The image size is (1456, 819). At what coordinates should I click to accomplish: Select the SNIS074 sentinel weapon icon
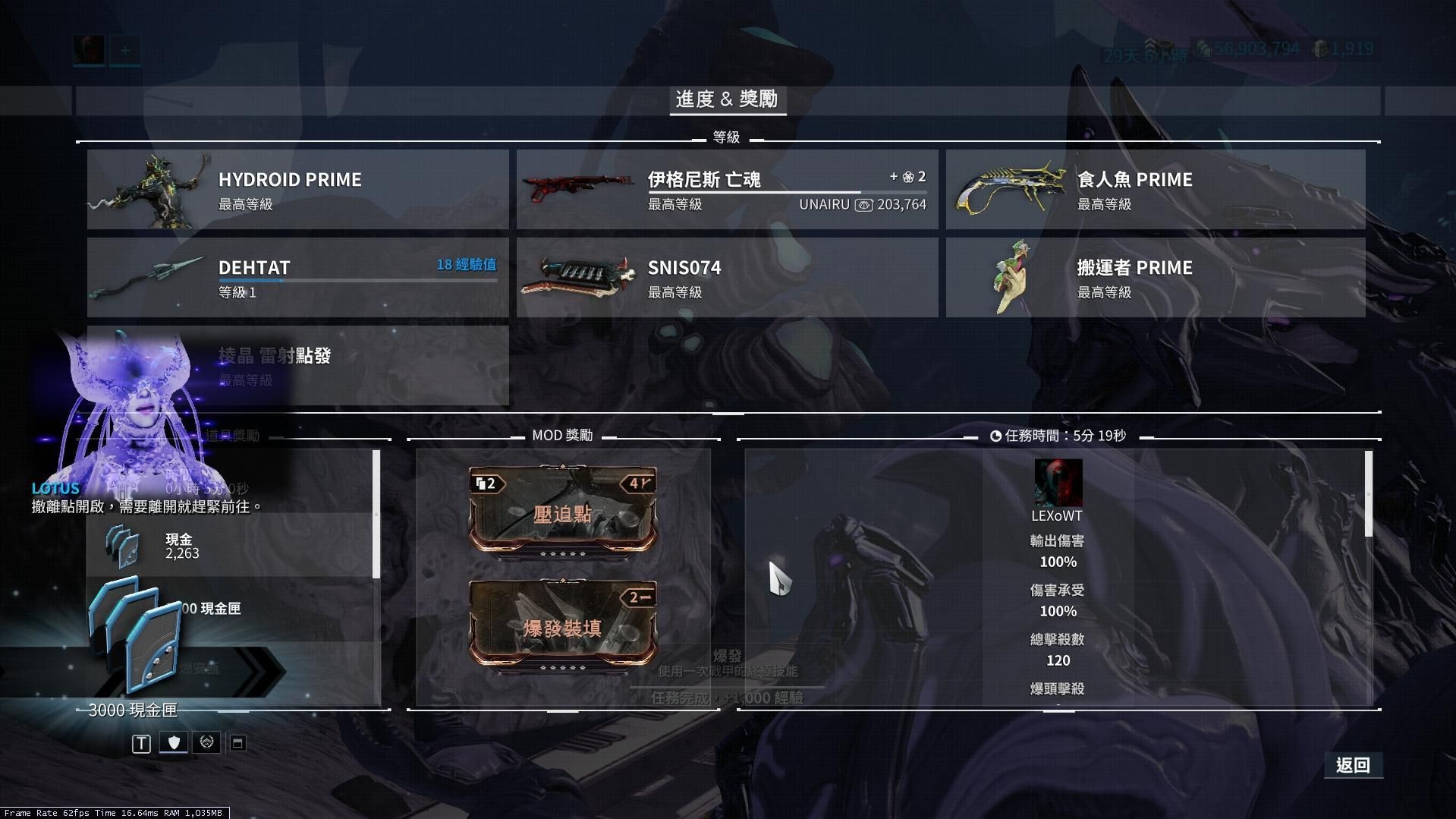click(579, 276)
